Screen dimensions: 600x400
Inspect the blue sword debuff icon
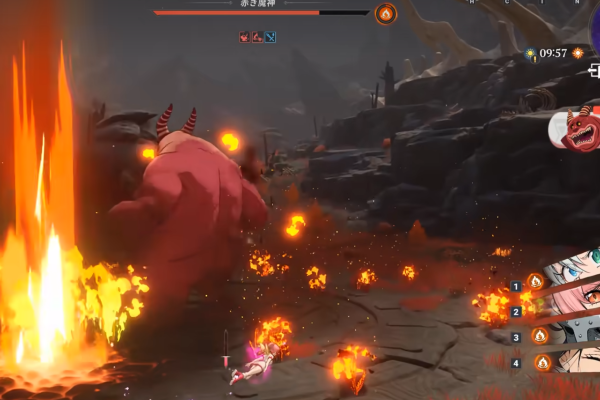[x=270, y=37]
